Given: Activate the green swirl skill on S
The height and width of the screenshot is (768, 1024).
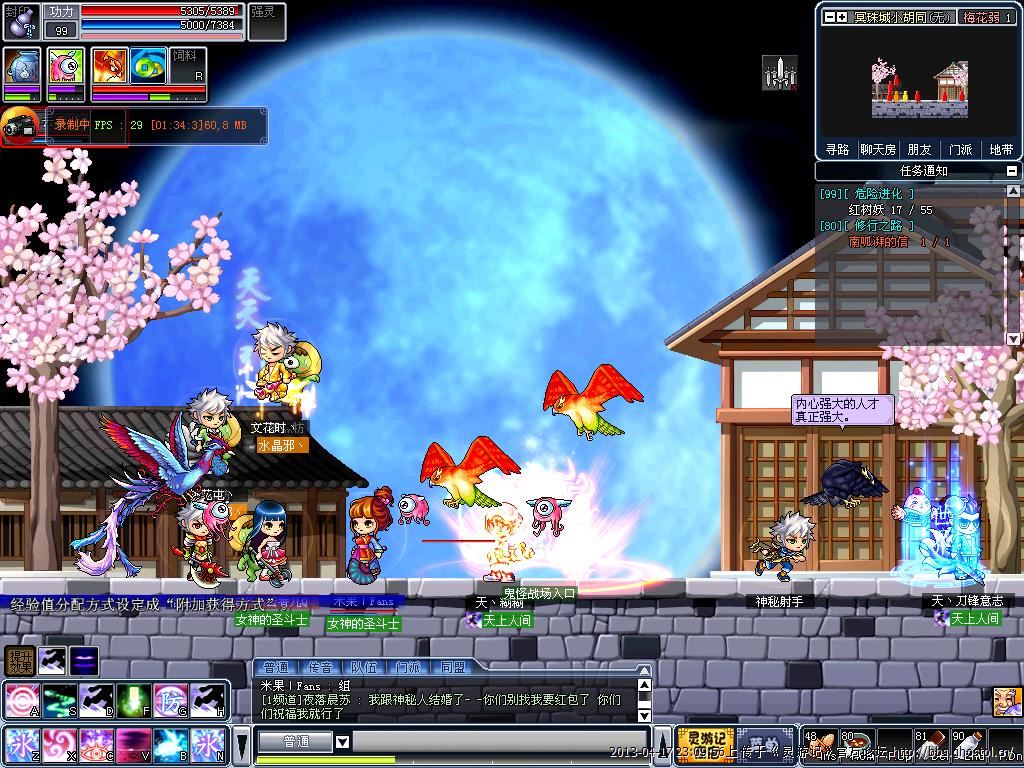Looking at the screenshot, I should click(58, 700).
